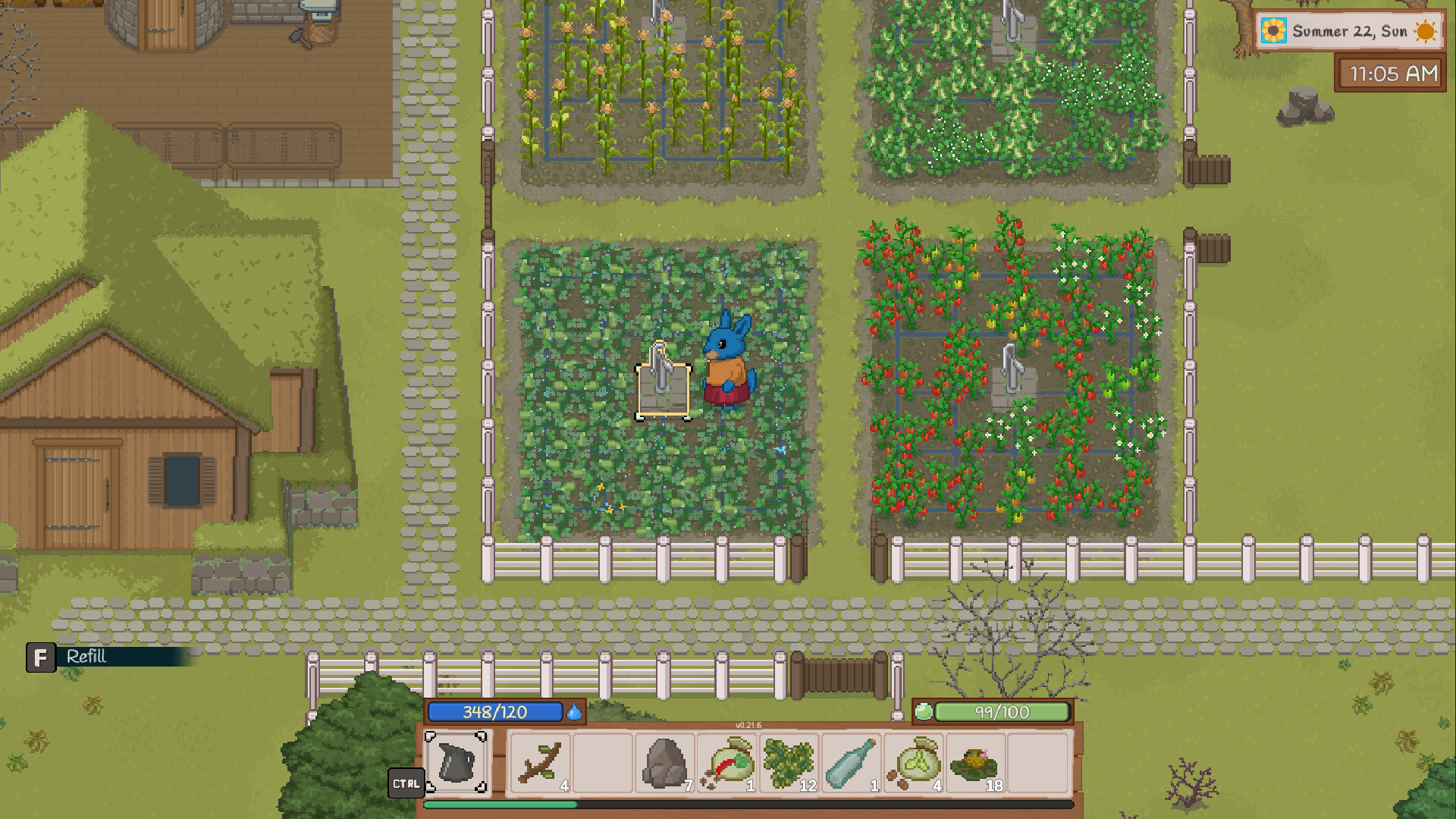Click the water droplet icon beside the blue bar
Screen dimensions: 1456x819
(574, 713)
